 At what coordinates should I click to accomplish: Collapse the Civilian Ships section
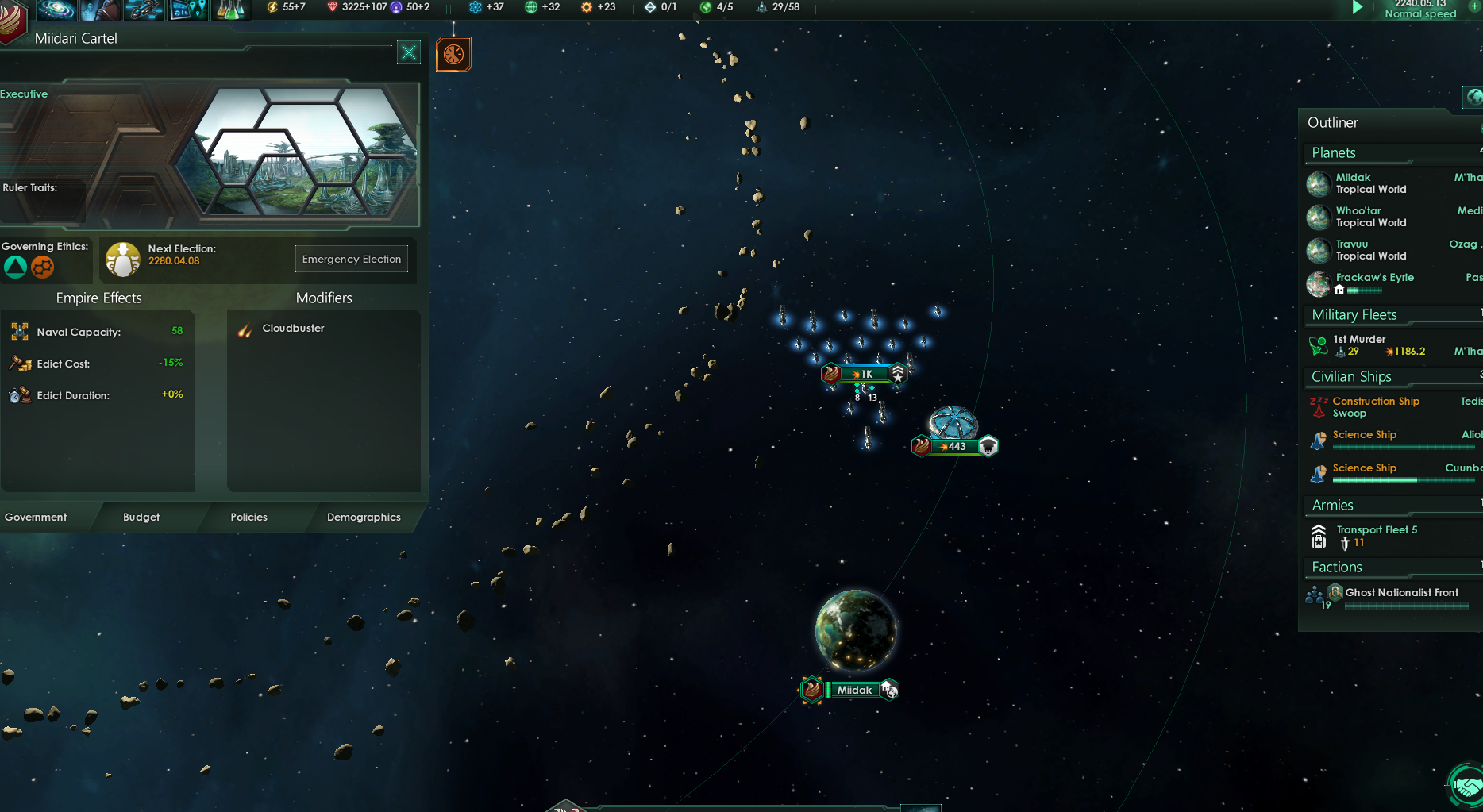click(1350, 376)
